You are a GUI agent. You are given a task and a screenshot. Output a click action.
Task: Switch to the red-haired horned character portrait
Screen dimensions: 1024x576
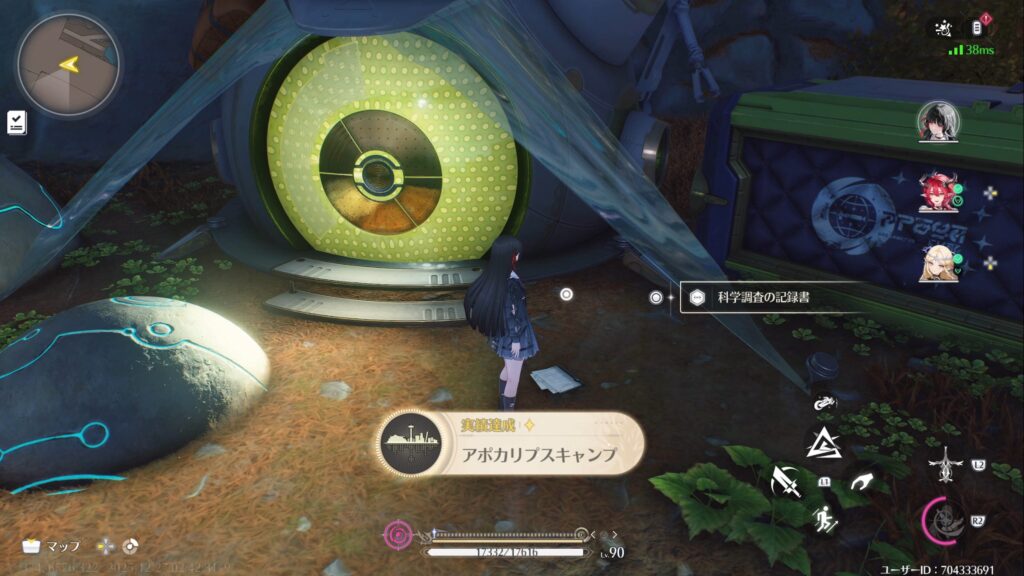(x=938, y=191)
